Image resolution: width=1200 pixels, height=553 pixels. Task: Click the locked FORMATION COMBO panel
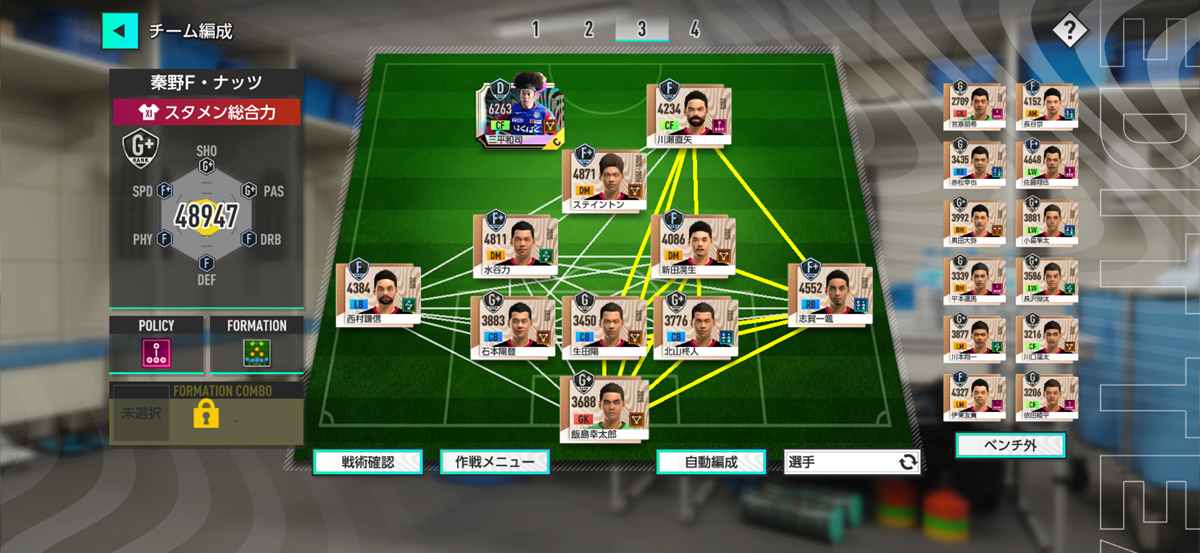tap(206, 413)
